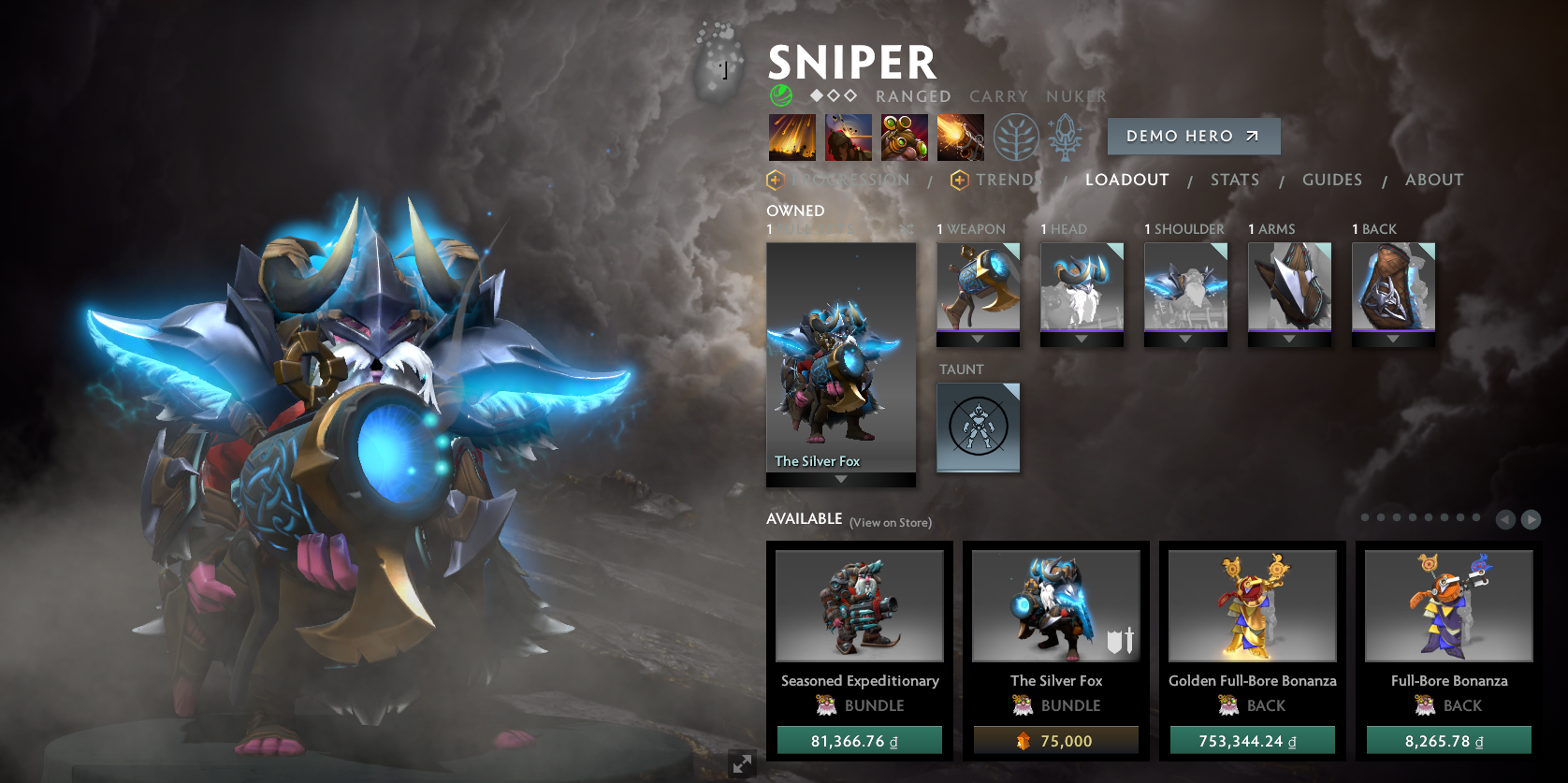Viewport: 1568px width, 783px height.
Task: Choose the owned Shoulder item slot
Action: [1185, 288]
